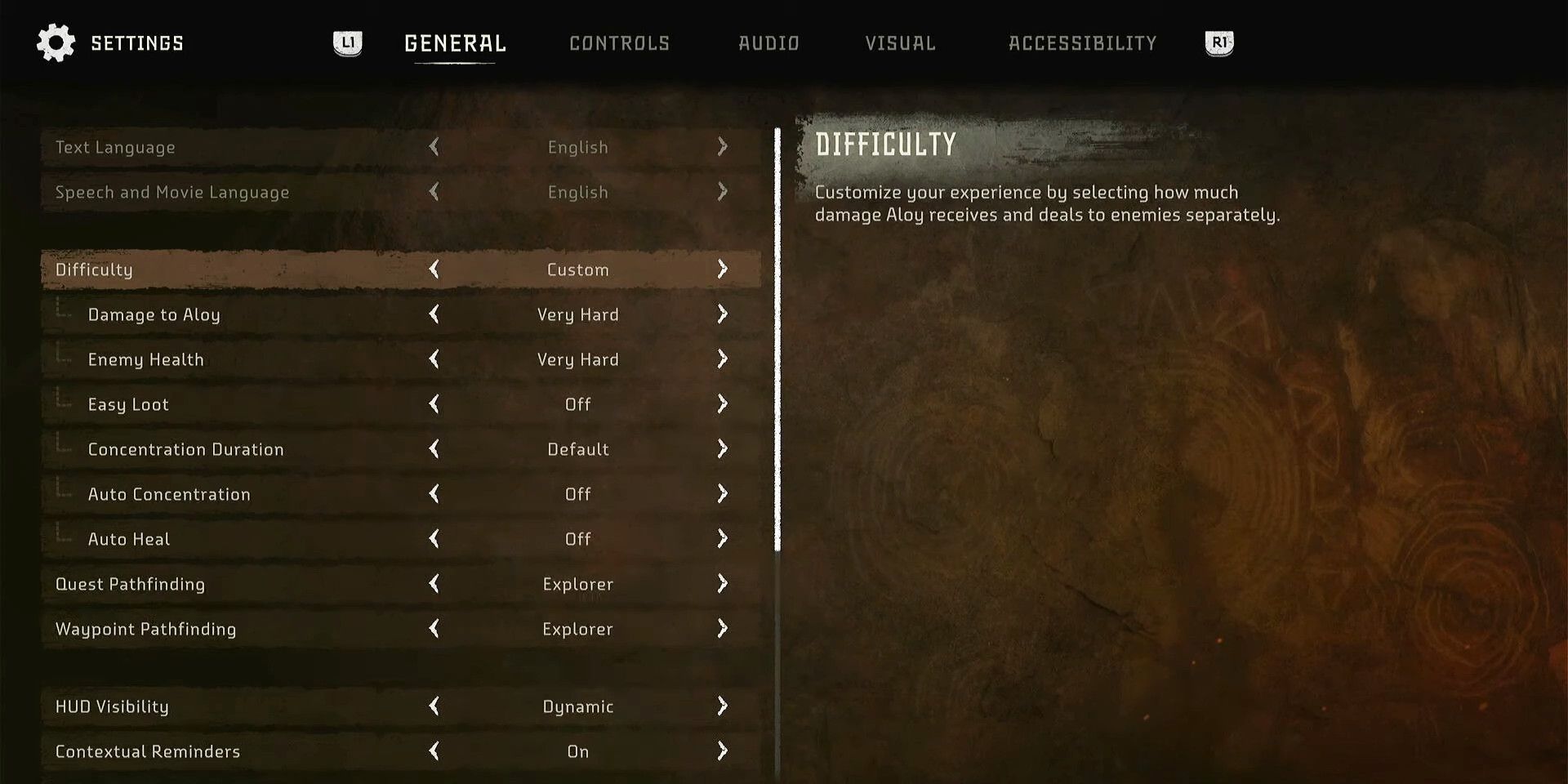
Task: Lower Damage to Aloy using left arrow
Action: [x=434, y=314]
